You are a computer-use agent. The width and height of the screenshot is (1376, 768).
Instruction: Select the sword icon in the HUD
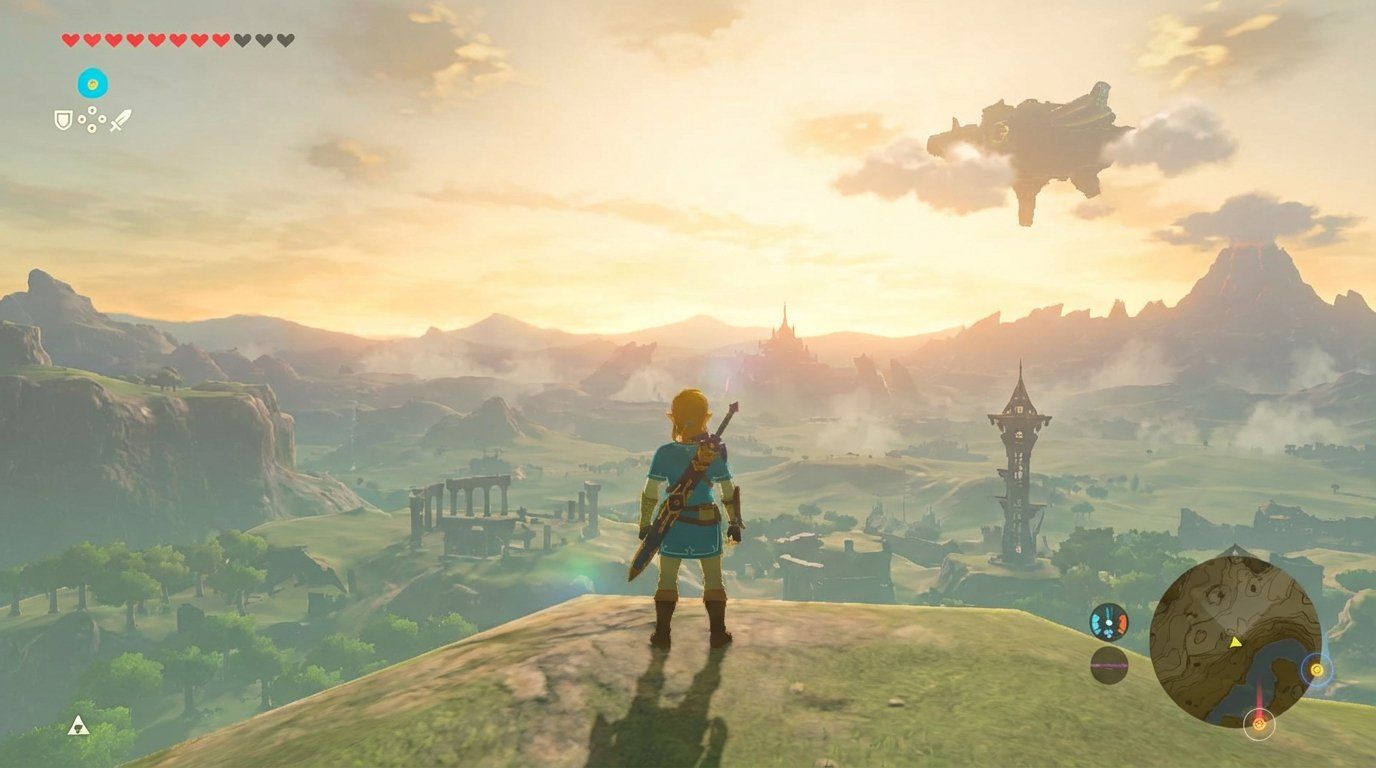pos(121,121)
